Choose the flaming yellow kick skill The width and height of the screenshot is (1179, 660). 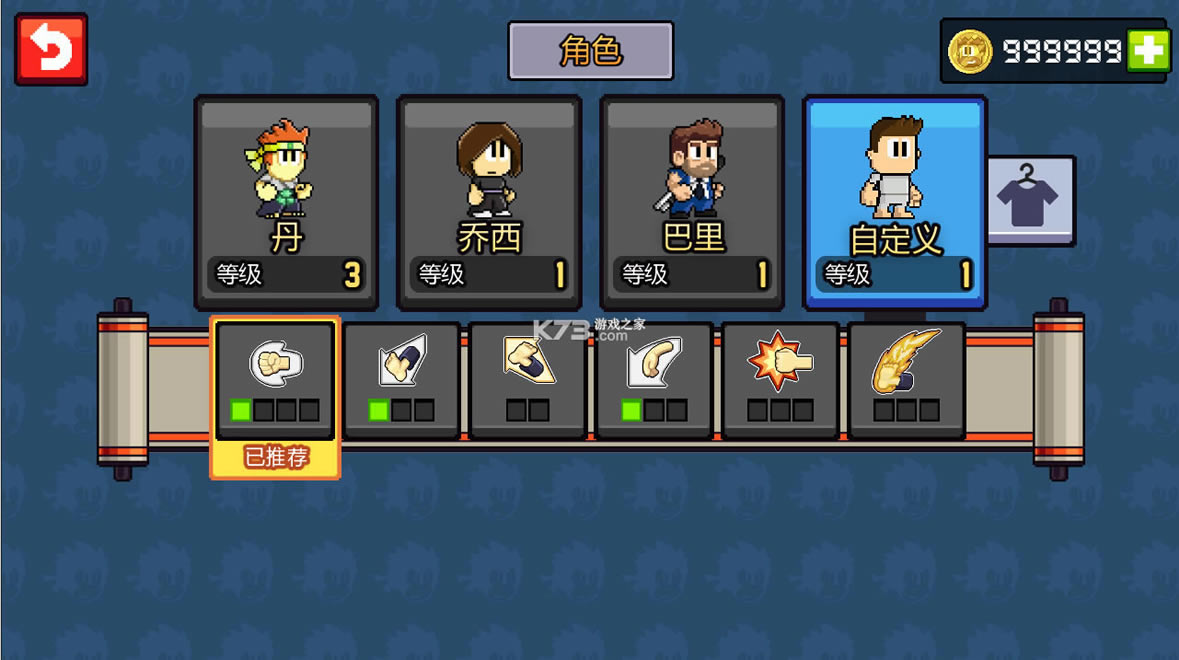906,379
